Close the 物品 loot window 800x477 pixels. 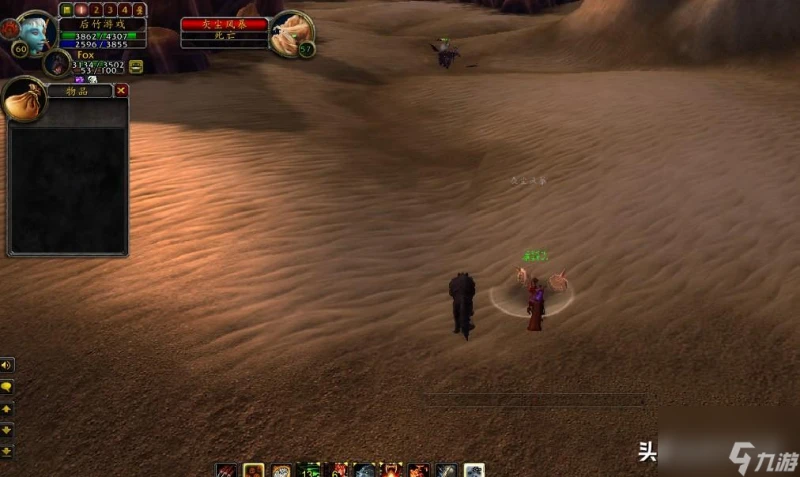pyautogui.click(x=121, y=90)
